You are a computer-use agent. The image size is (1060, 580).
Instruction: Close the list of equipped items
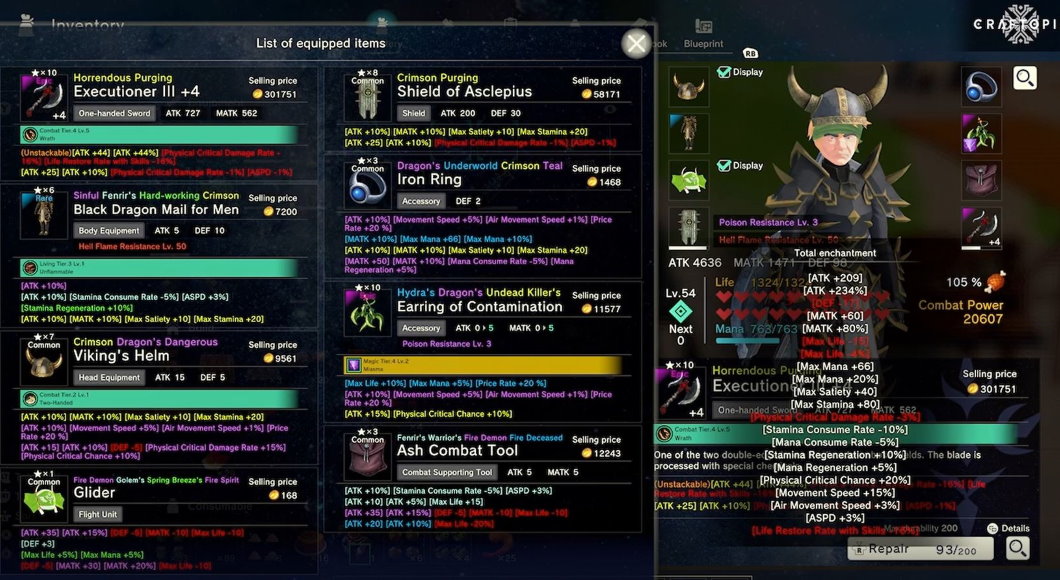636,43
